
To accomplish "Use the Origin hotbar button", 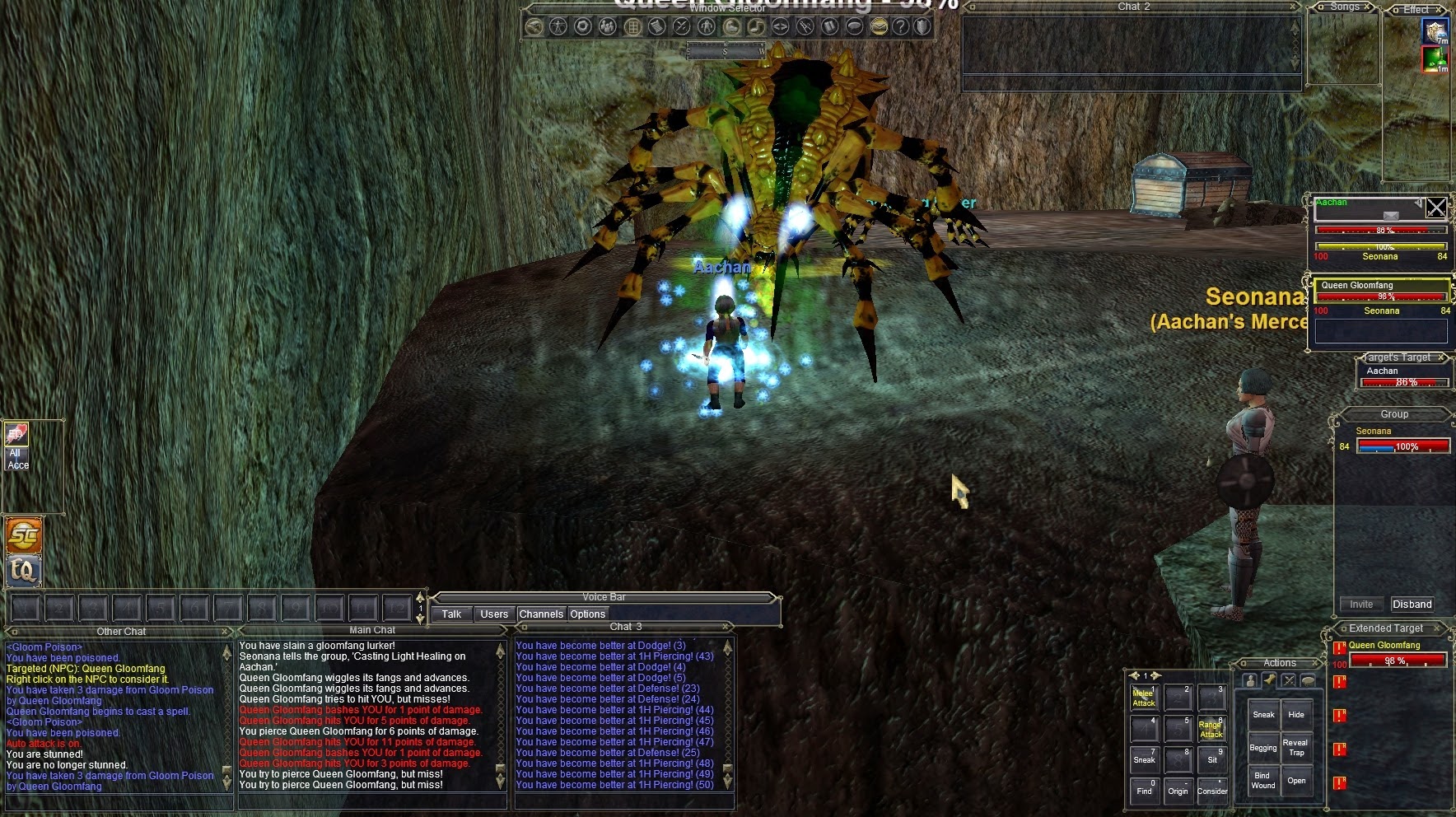I will coord(1178,791).
